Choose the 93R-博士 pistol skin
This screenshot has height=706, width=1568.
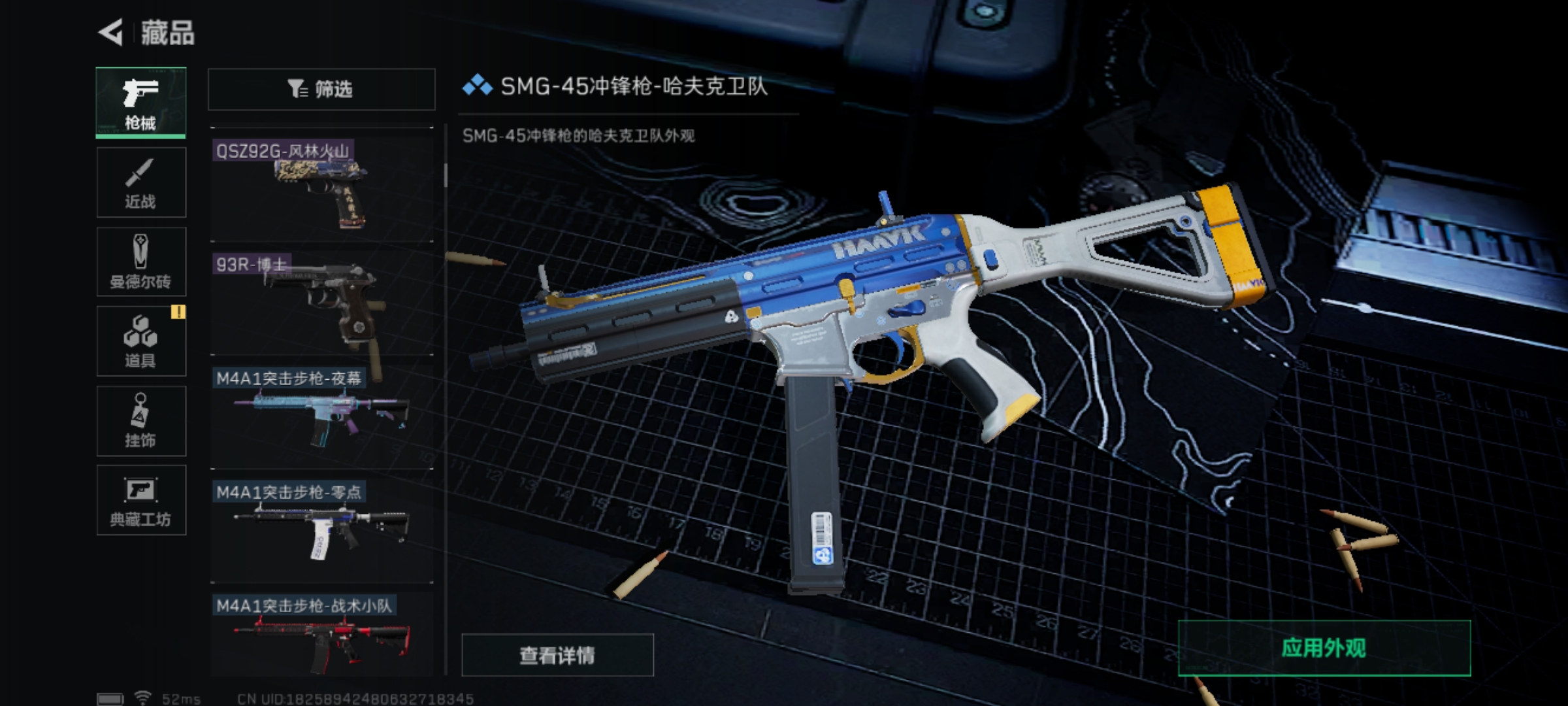click(x=321, y=303)
